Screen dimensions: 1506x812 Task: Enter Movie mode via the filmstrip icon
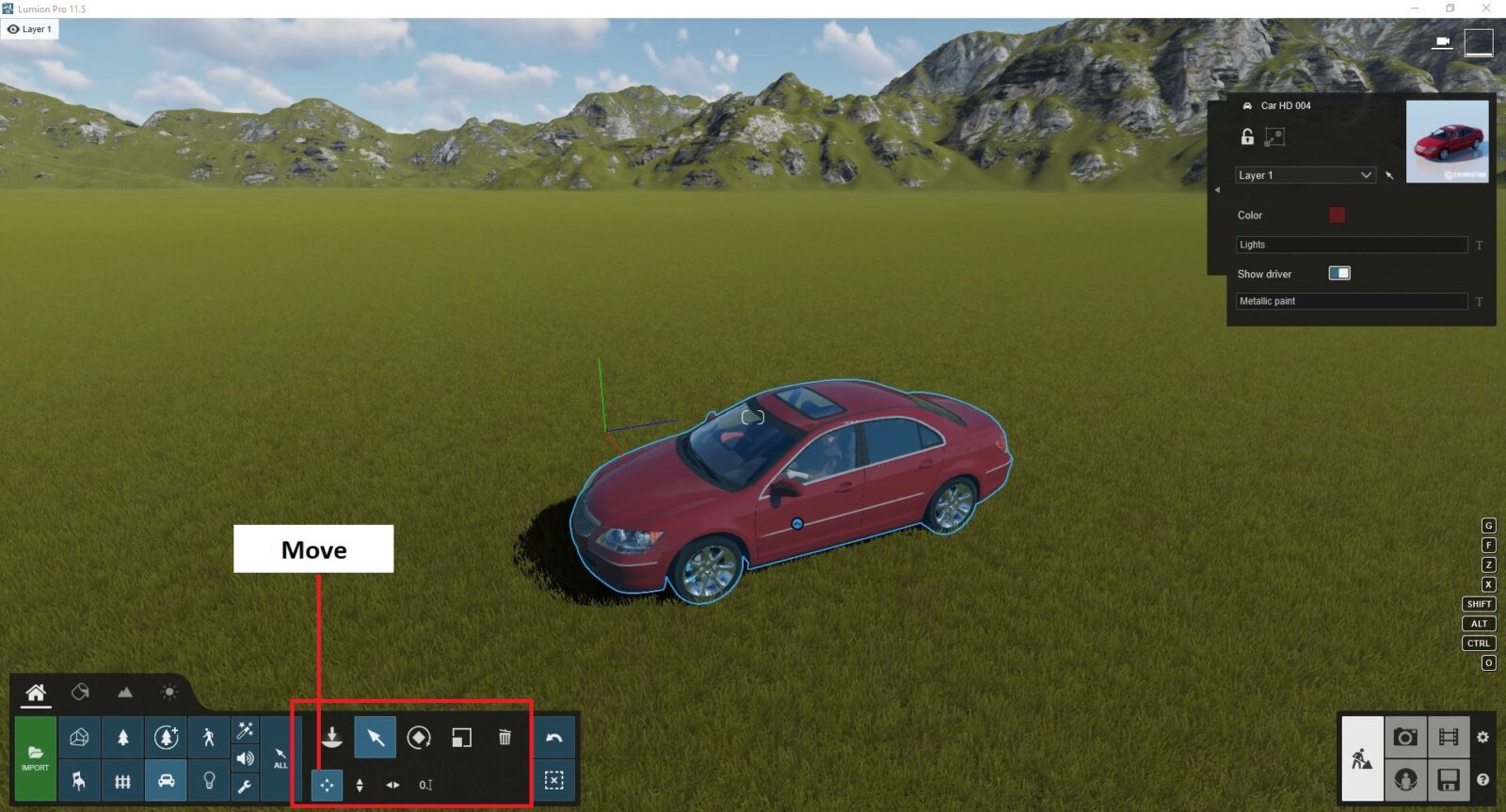1449,738
